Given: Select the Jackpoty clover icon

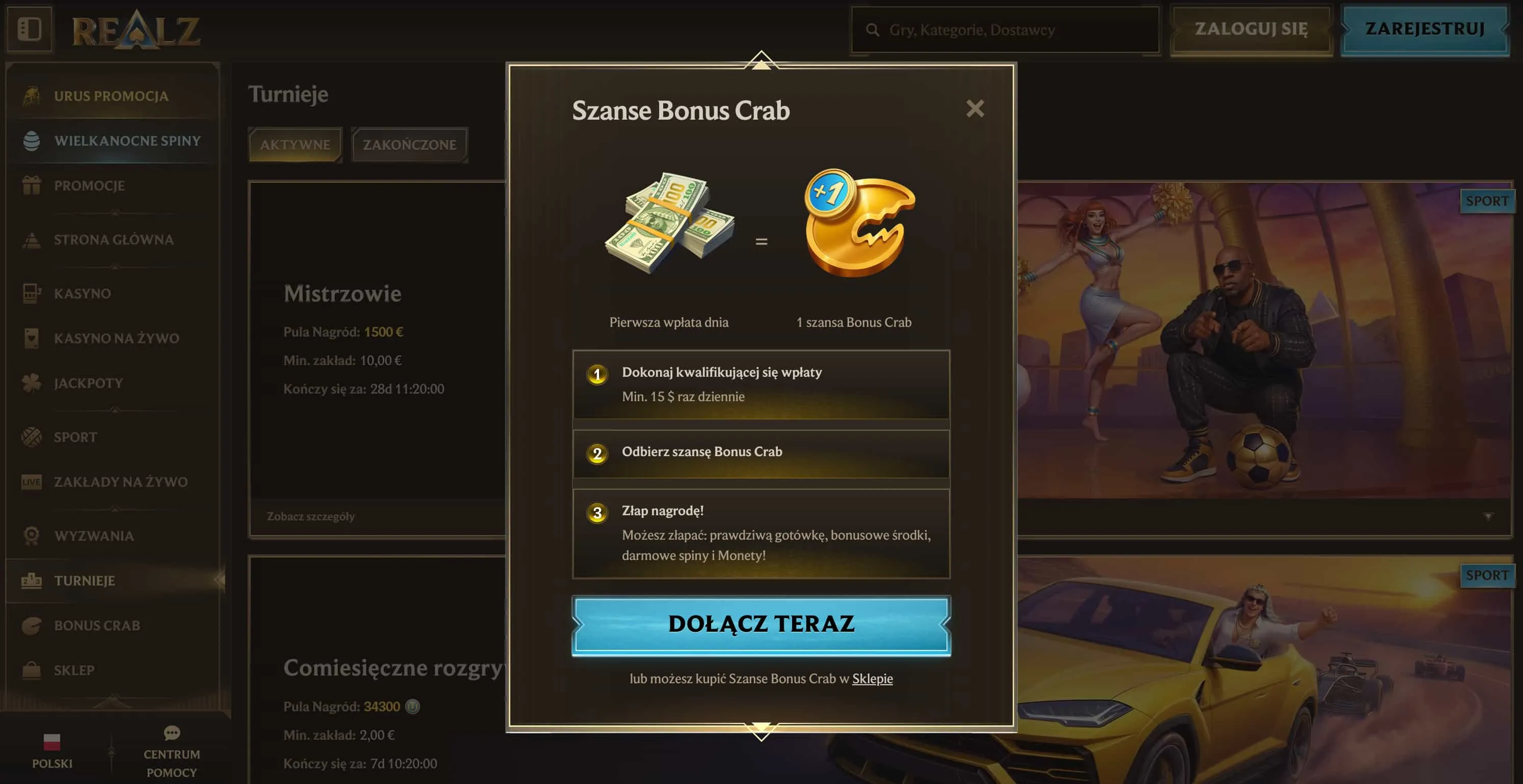Looking at the screenshot, I should tap(33, 383).
